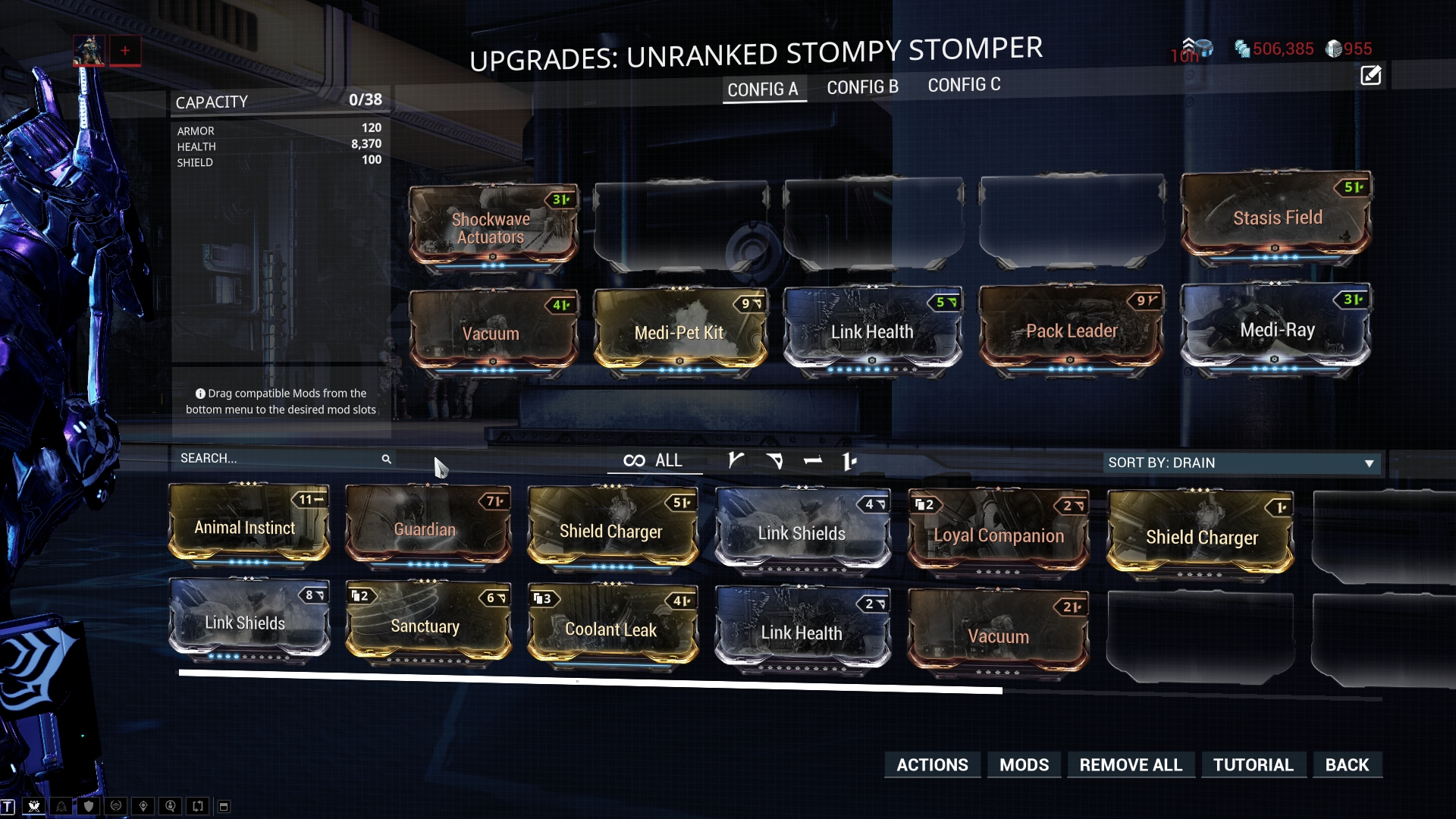The width and height of the screenshot is (1456, 819).
Task: Switch to the CONFIG C tab
Action: pyautogui.click(x=964, y=85)
